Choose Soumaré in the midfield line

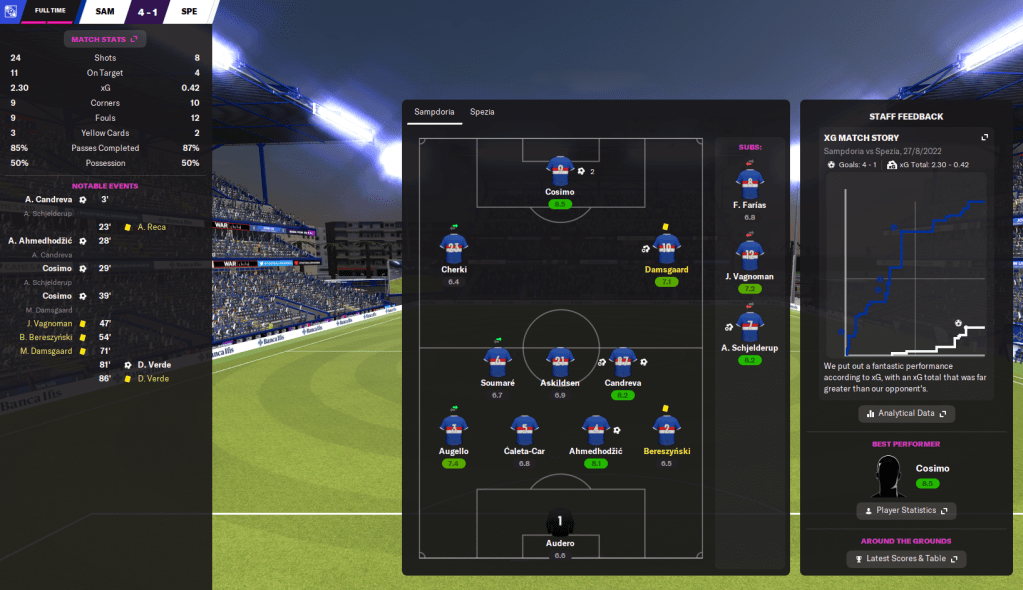coord(497,365)
